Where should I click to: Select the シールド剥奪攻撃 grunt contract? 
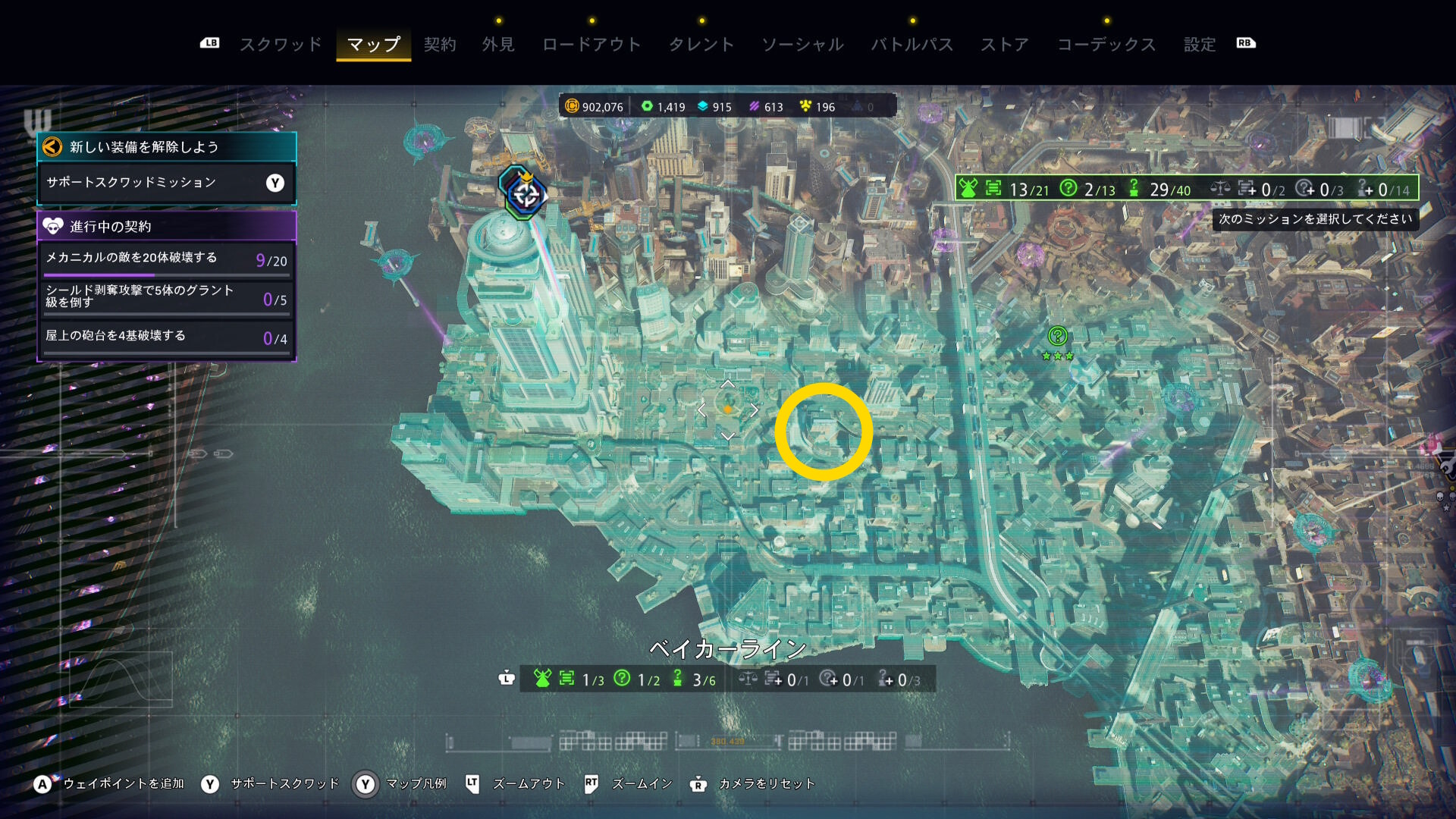click(x=166, y=297)
